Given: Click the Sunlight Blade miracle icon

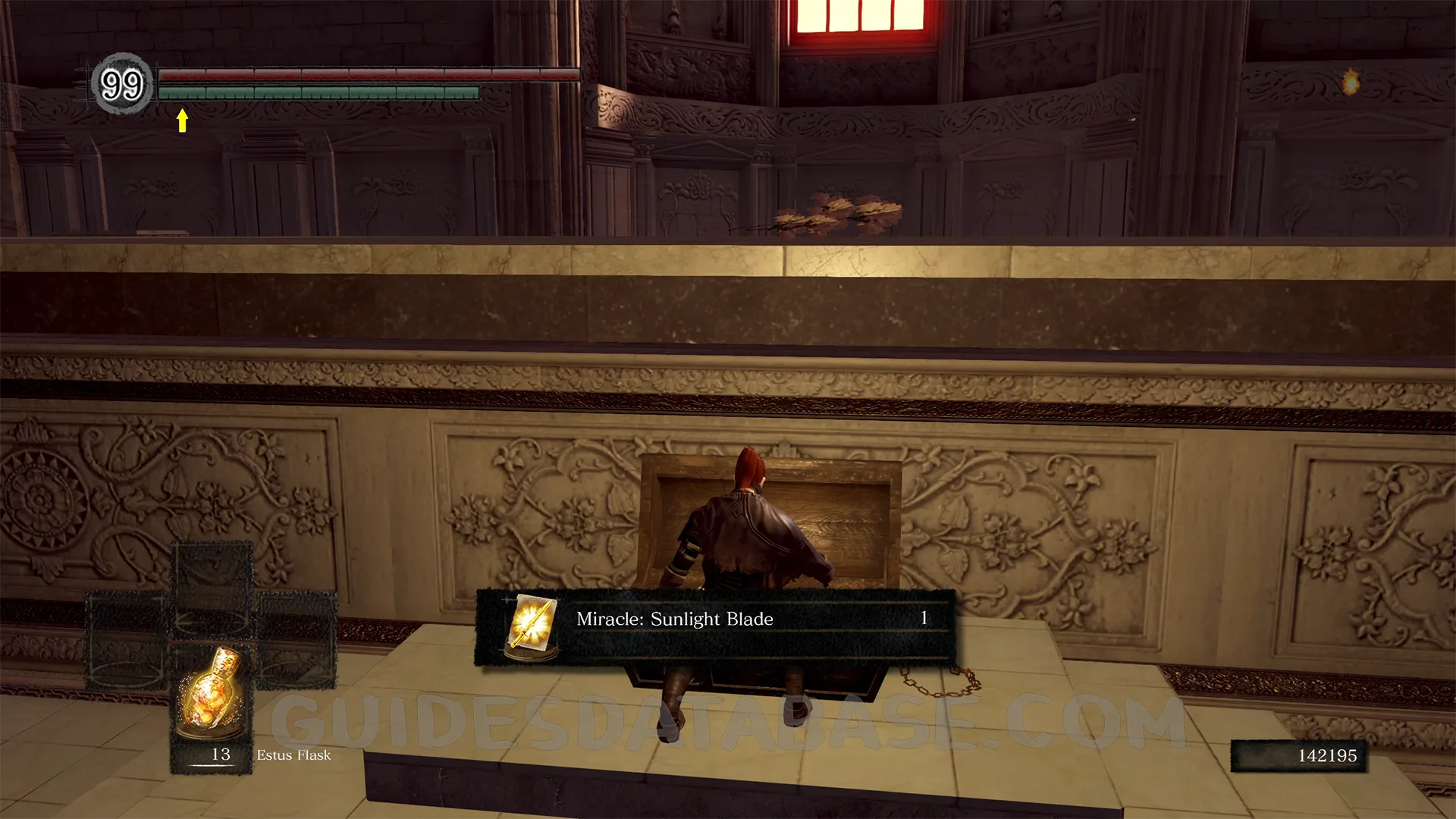Looking at the screenshot, I should tap(532, 625).
